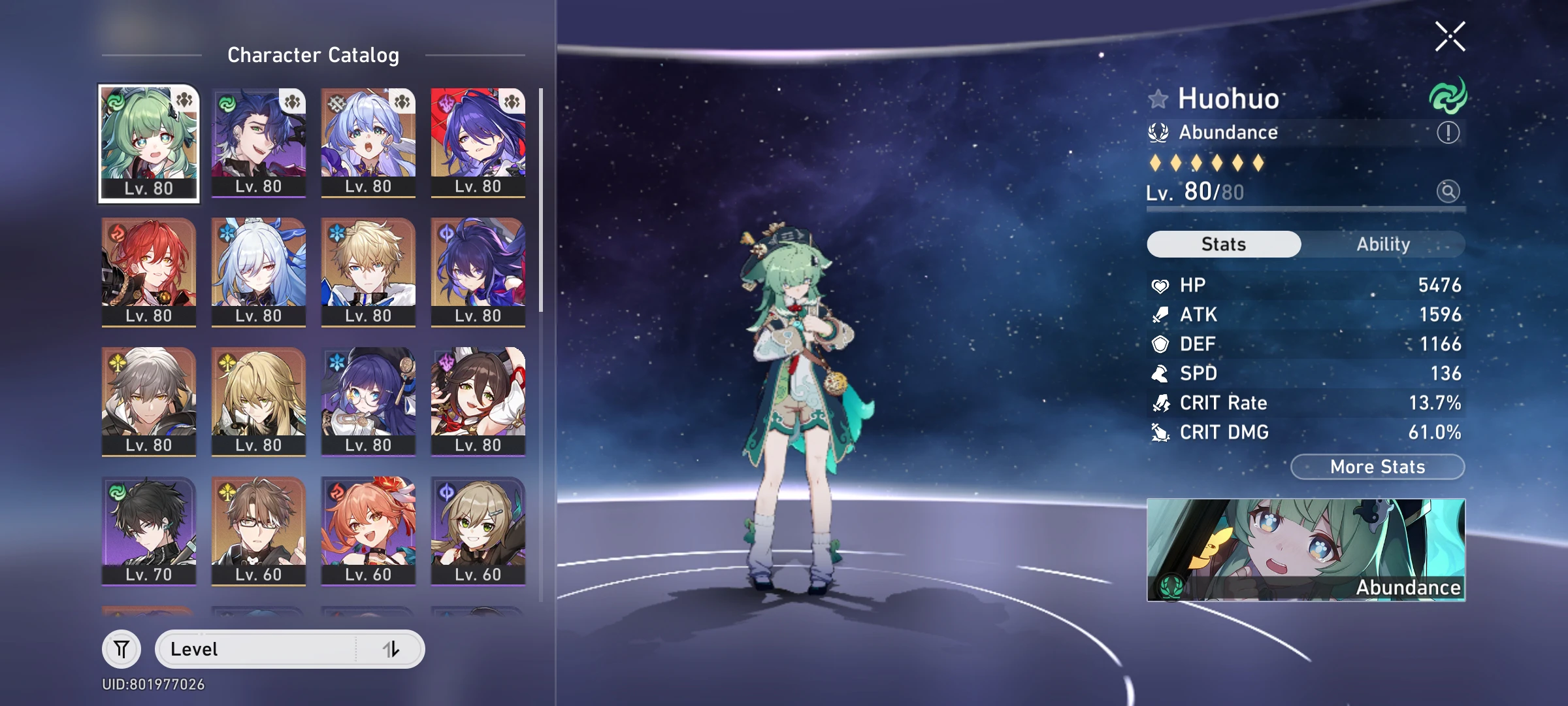Switch to the Ability tab
Screen dimensions: 1568x706
[x=1384, y=244]
